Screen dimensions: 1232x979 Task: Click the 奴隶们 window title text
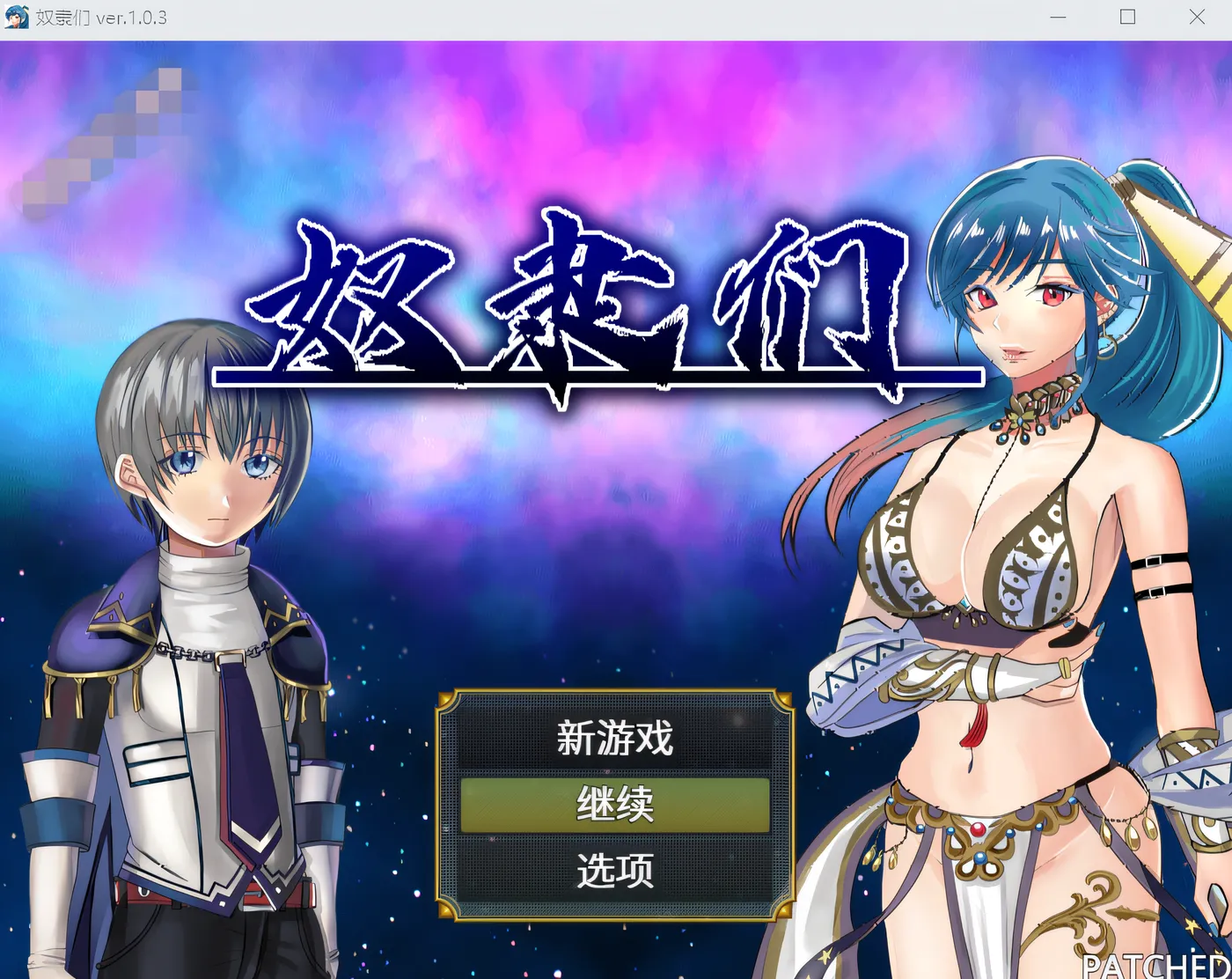click(x=62, y=17)
